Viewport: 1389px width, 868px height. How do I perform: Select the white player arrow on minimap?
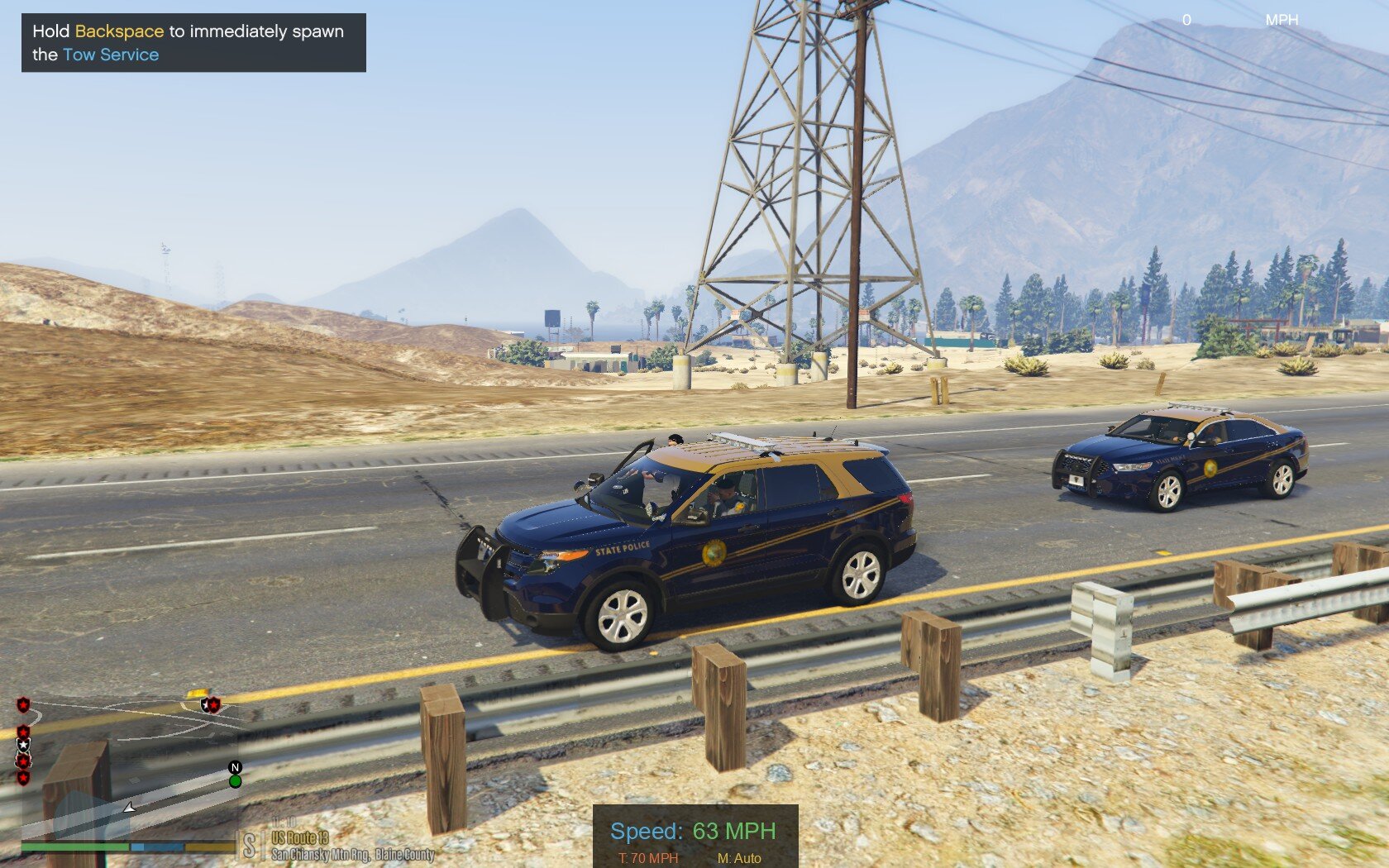click(x=129, y=807)
